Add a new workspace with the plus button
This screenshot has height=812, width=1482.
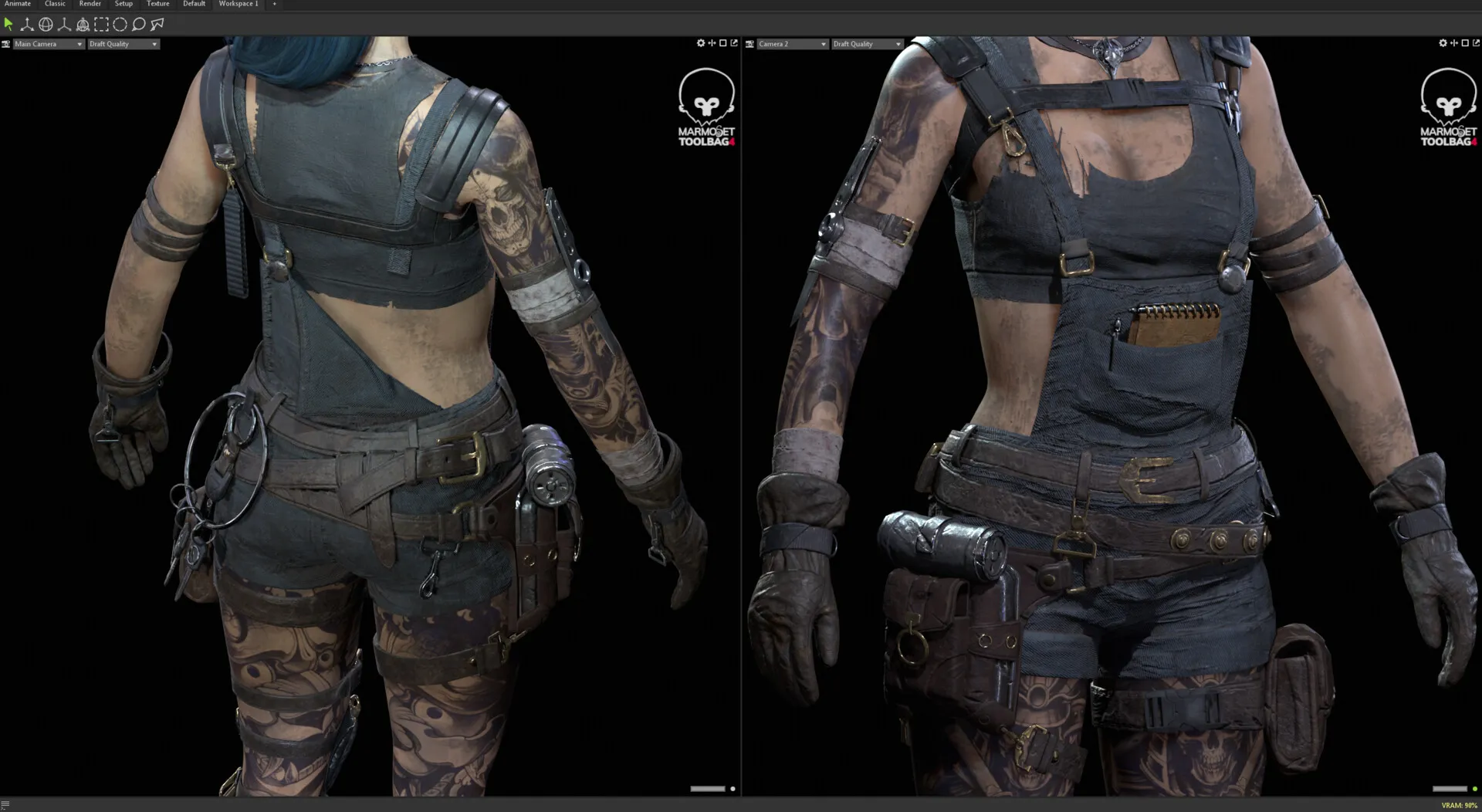[x=274, y=4]
